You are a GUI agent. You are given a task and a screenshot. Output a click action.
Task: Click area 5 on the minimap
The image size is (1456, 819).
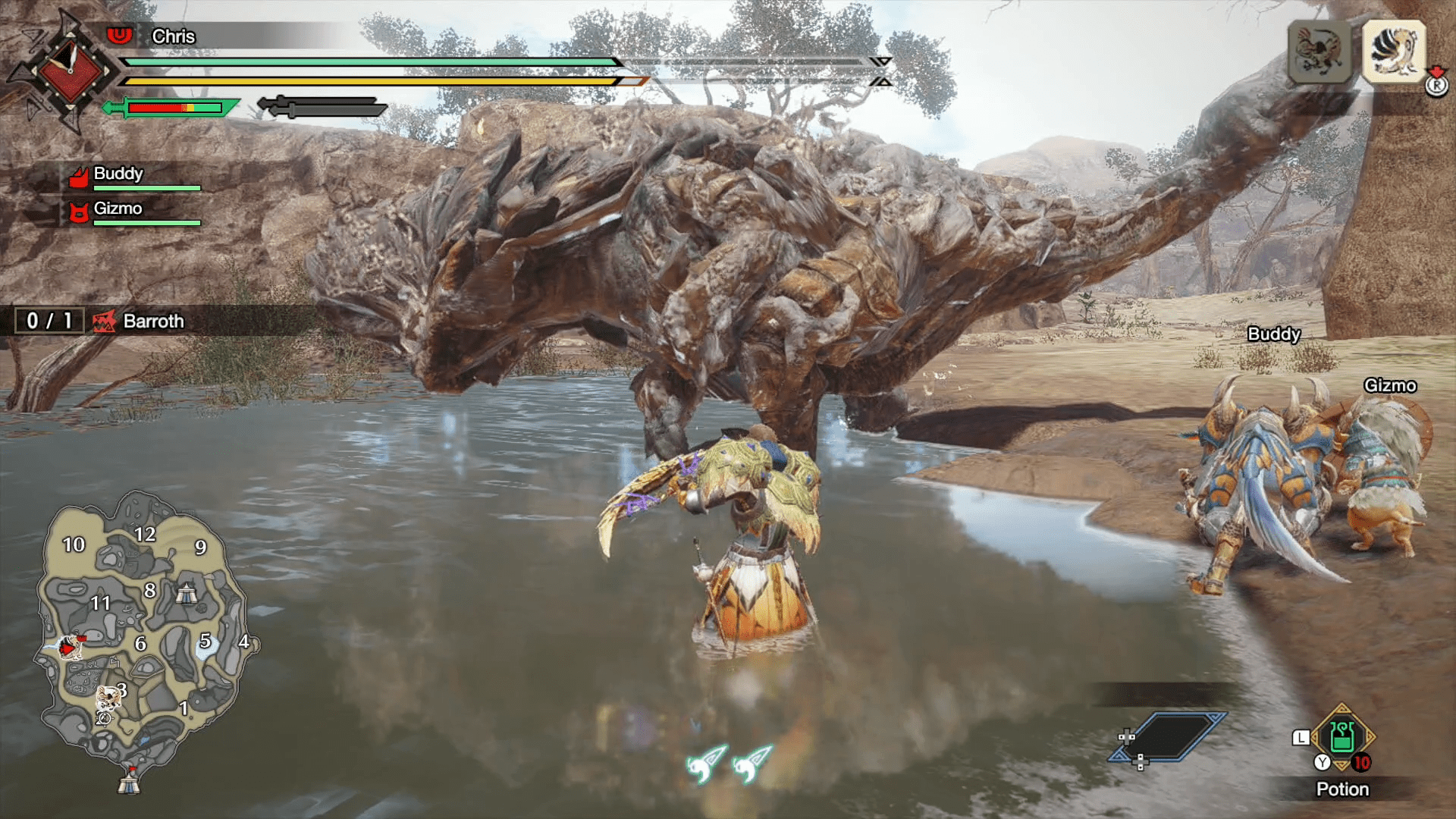[x=205, y=641]
